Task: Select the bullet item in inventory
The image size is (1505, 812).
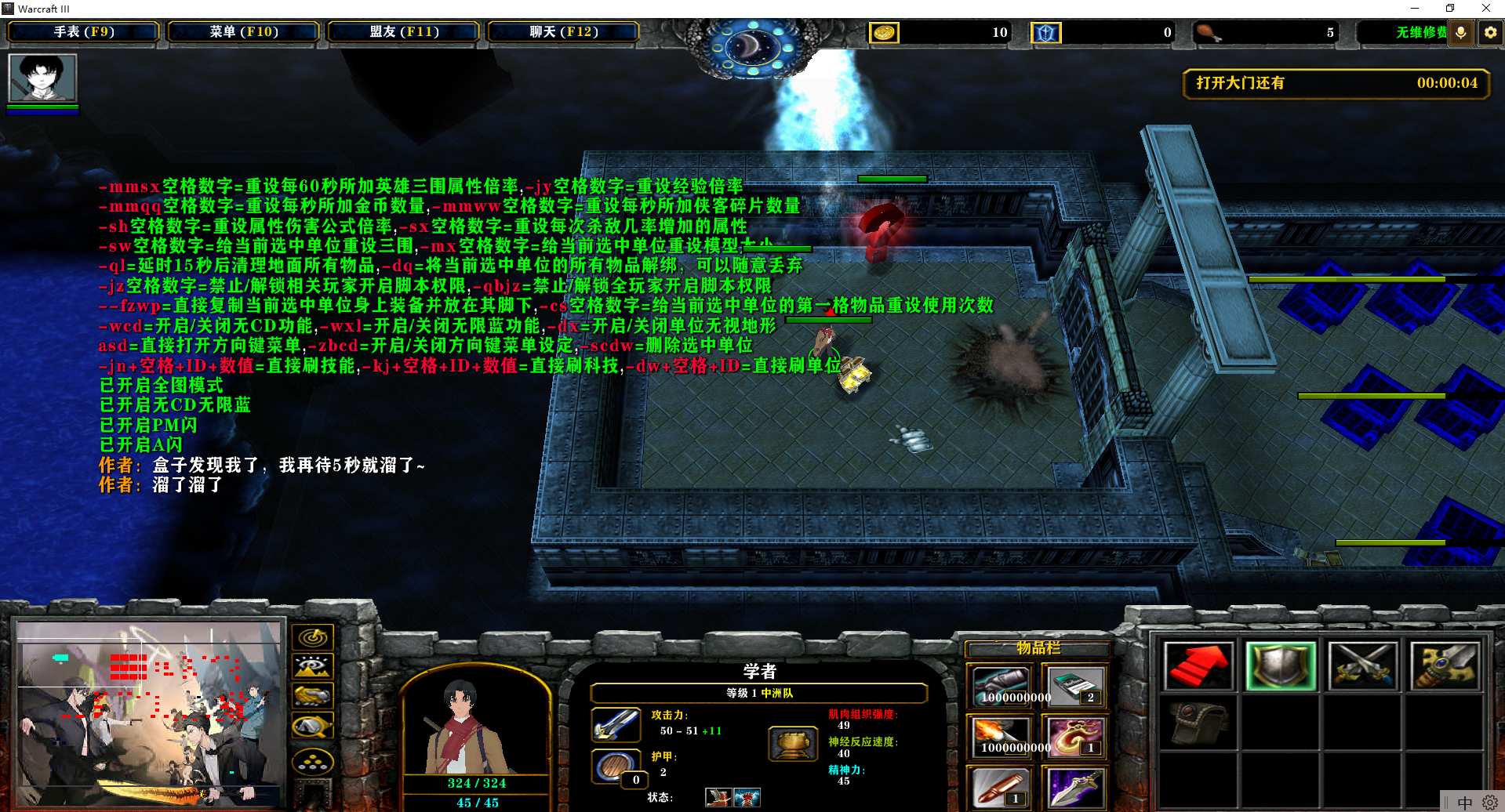Action: click(x=1000, y=787)
